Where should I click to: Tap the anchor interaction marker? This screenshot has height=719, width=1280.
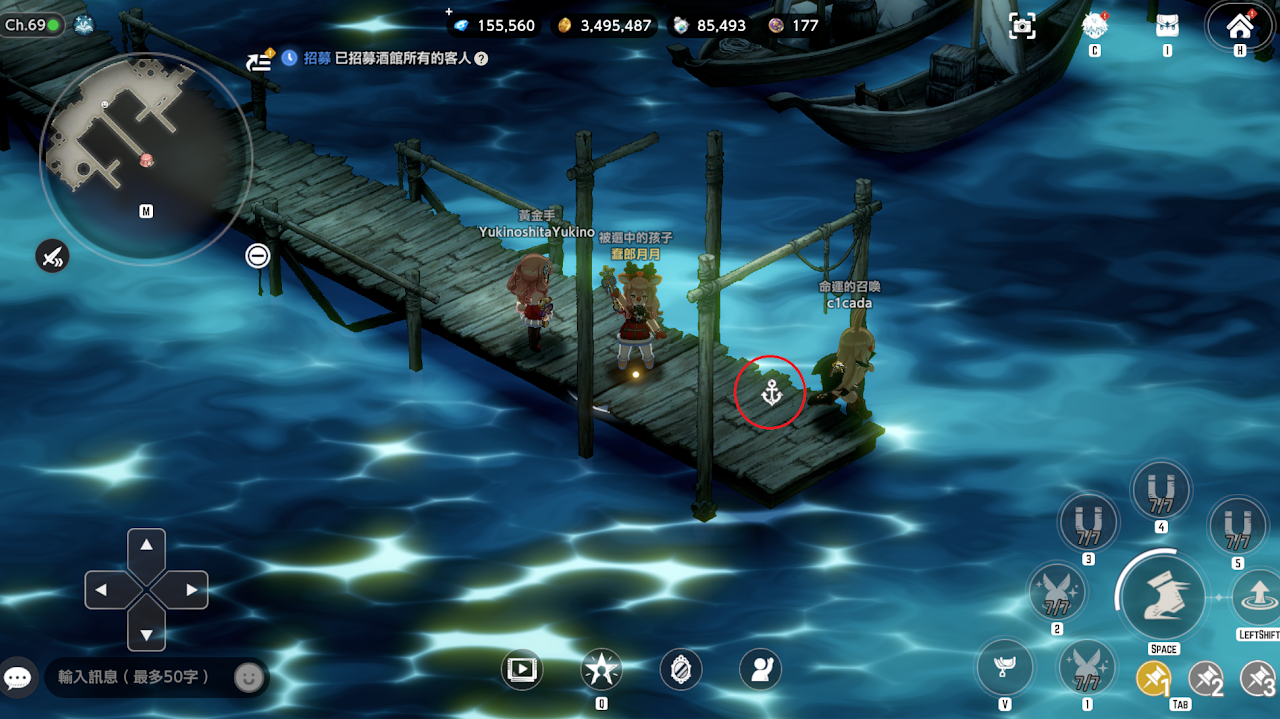[x=770, y=393]
